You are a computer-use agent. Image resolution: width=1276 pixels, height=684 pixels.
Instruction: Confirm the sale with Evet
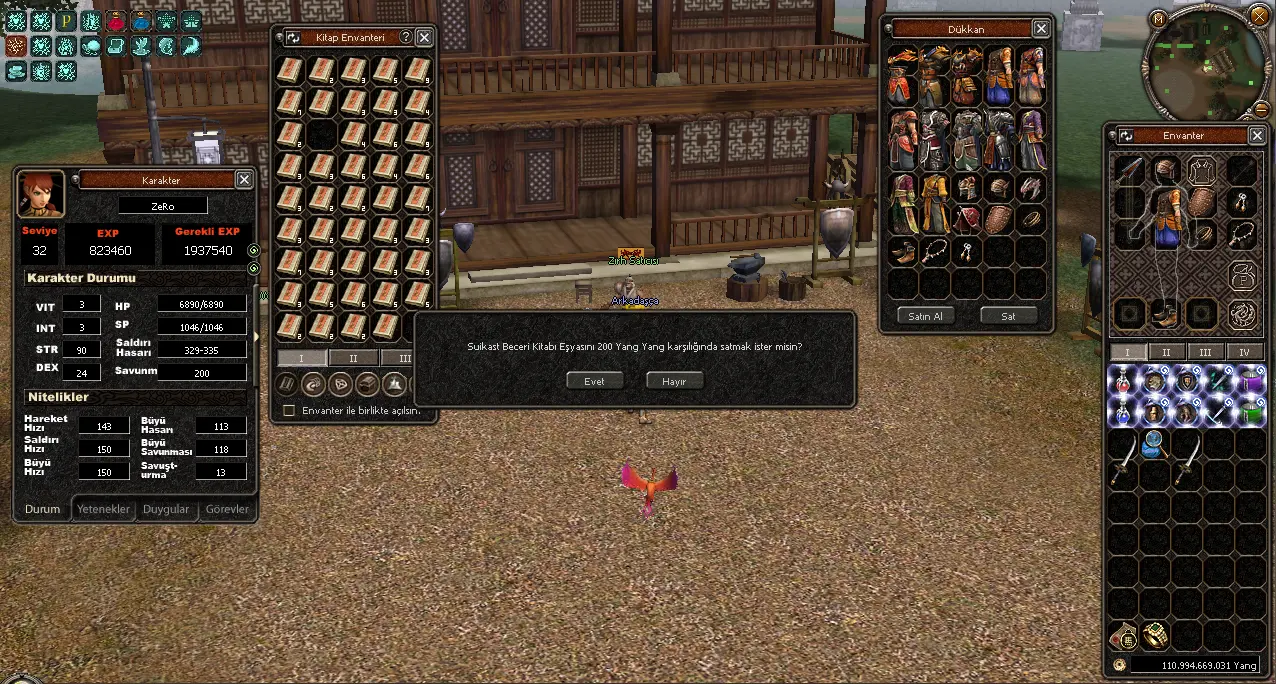click(594, 381)
